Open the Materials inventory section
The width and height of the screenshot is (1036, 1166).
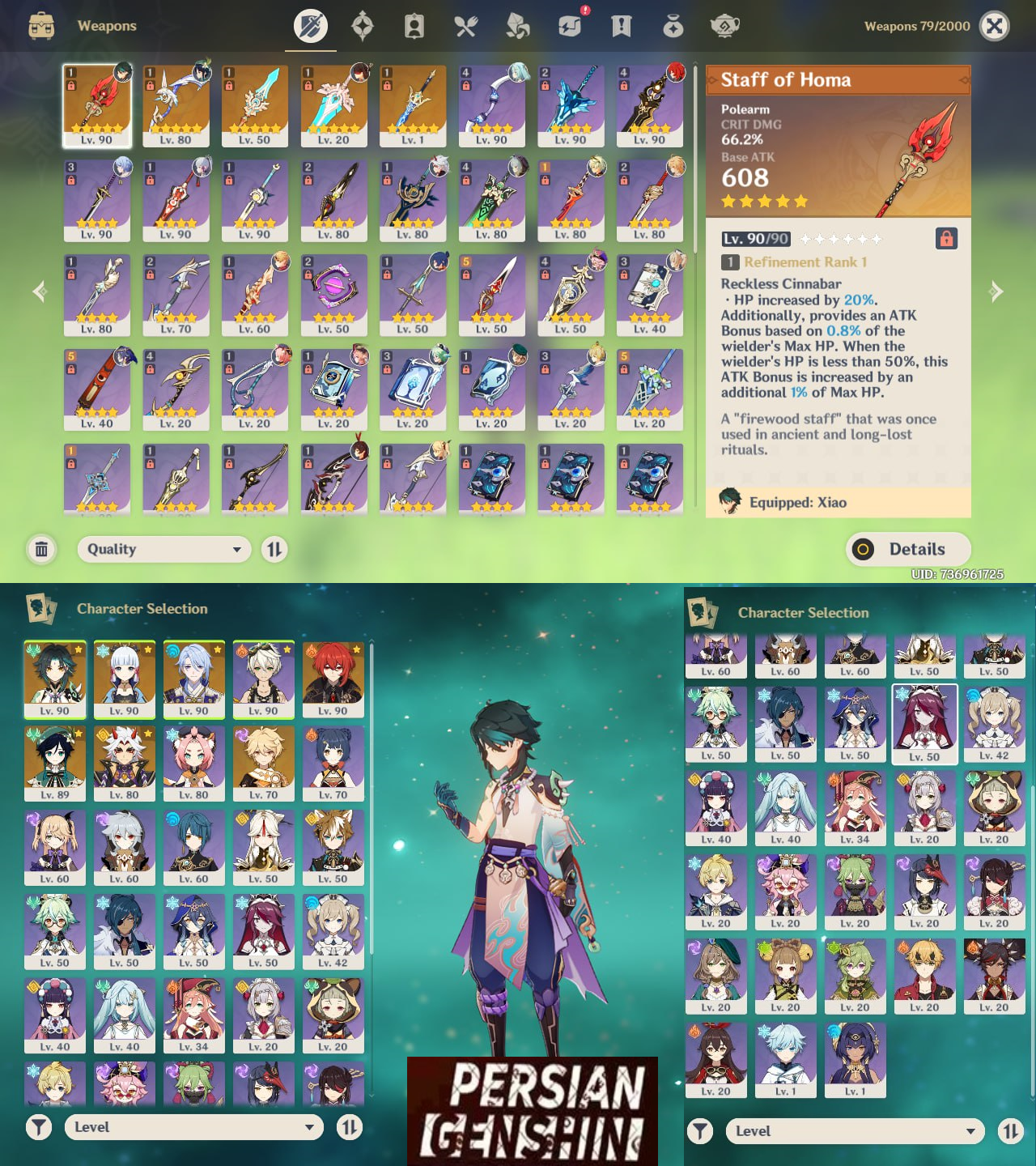[517, 25]
